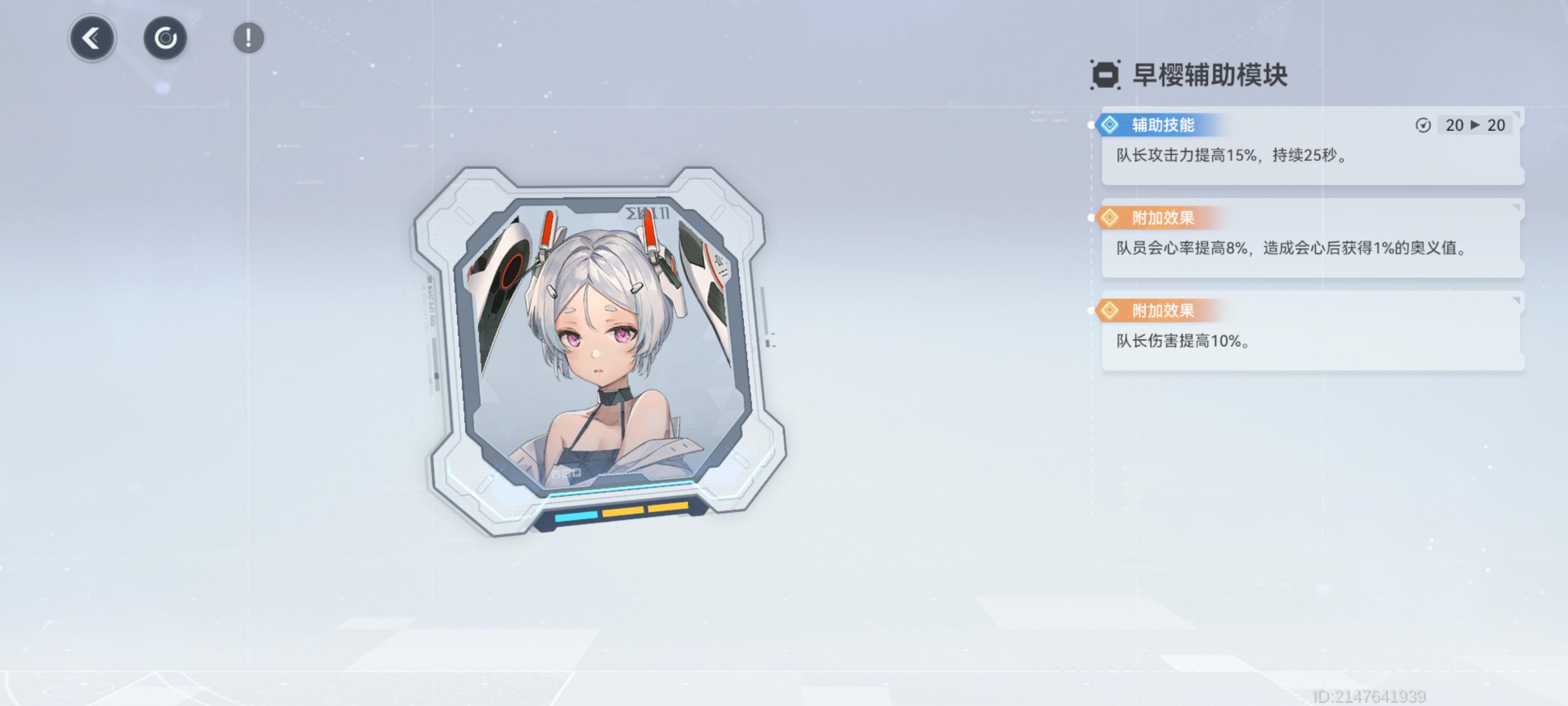The height and width of the screenshot is (706, 1568).
Task: Toggle the node dot beside second 附加效果 panel
Action: point(1092,310)
